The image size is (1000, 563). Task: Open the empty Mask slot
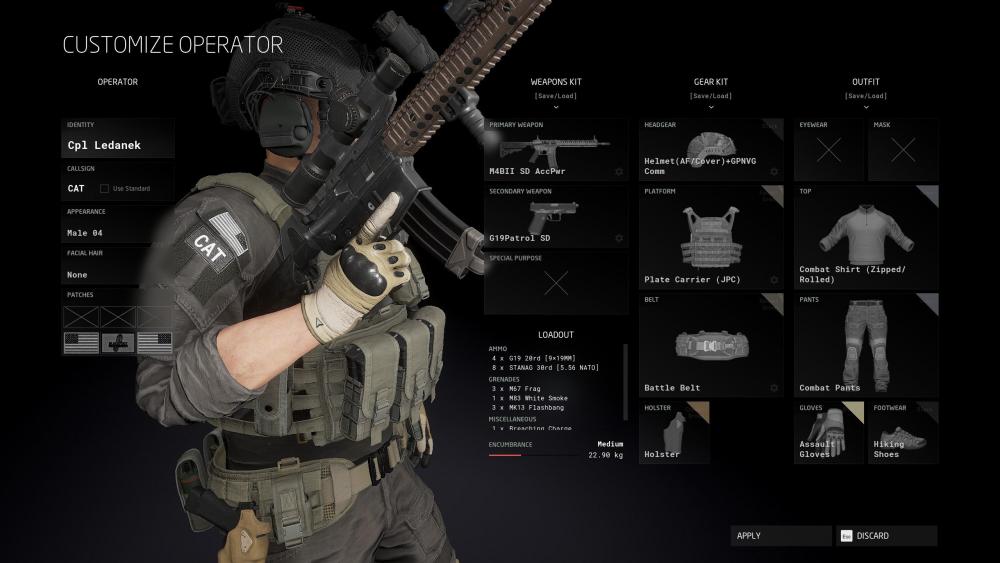903,150
